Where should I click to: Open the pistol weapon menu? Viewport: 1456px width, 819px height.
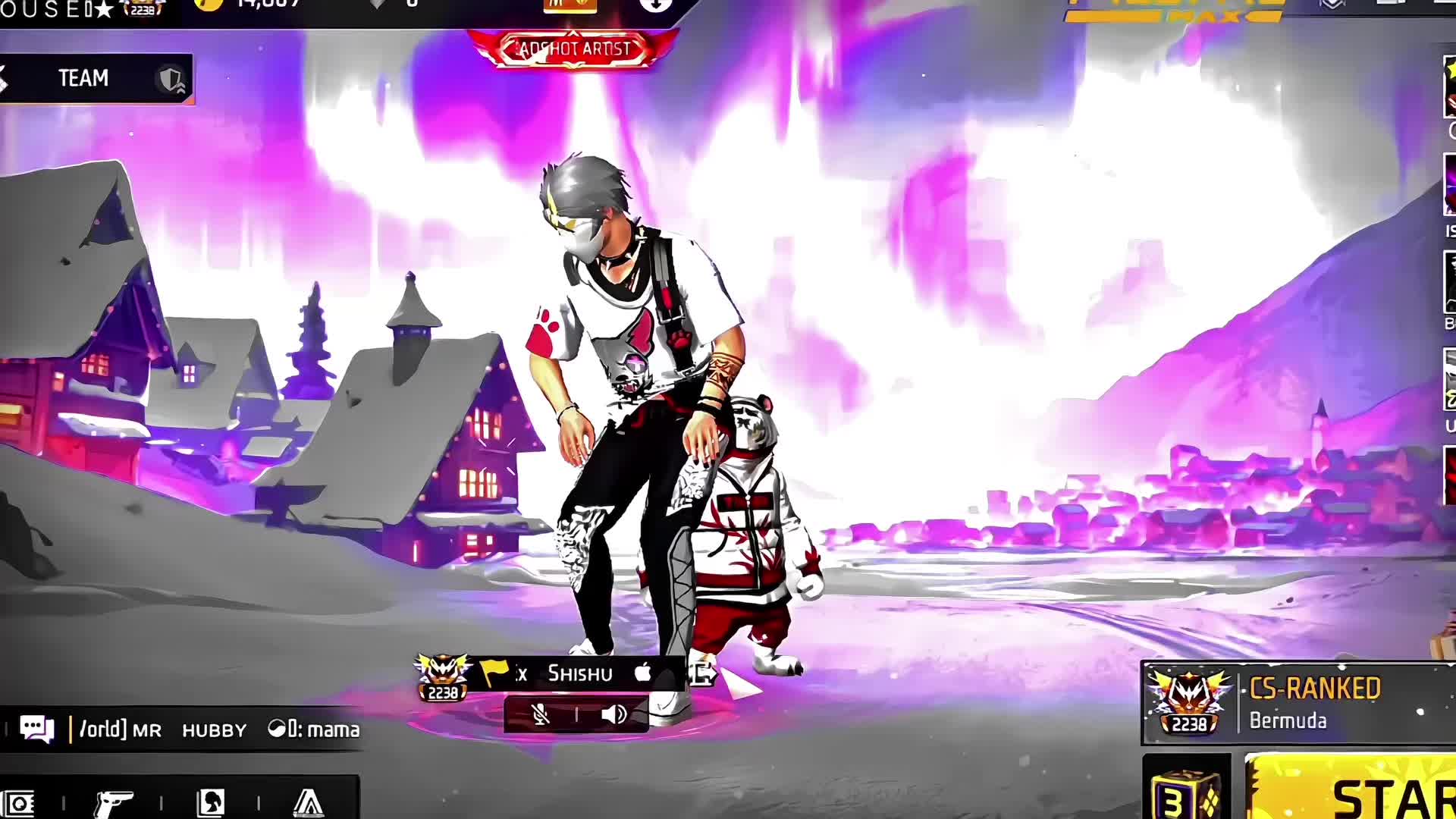click(x=114, y=802)
